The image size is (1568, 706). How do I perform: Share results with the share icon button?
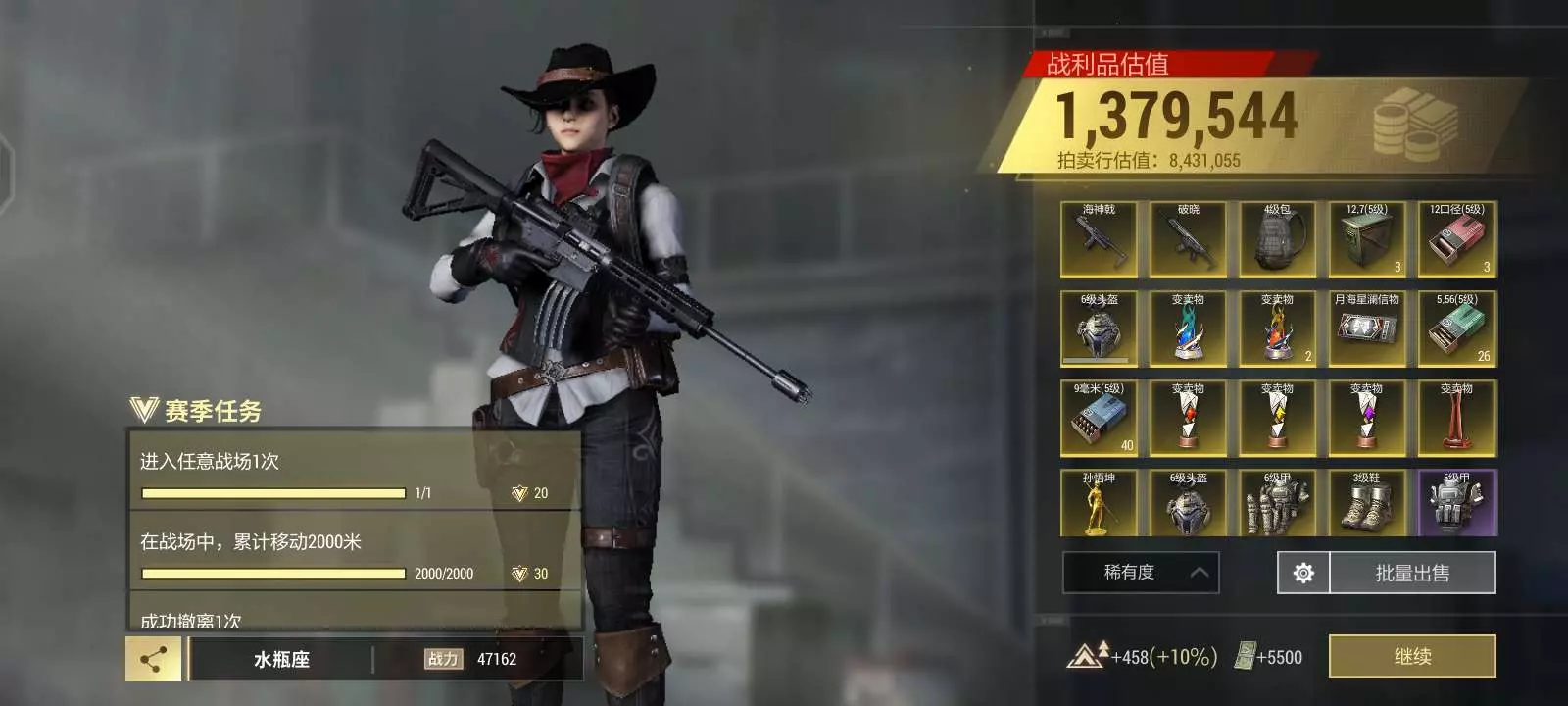pyautogui.click(x=153, y=659)
